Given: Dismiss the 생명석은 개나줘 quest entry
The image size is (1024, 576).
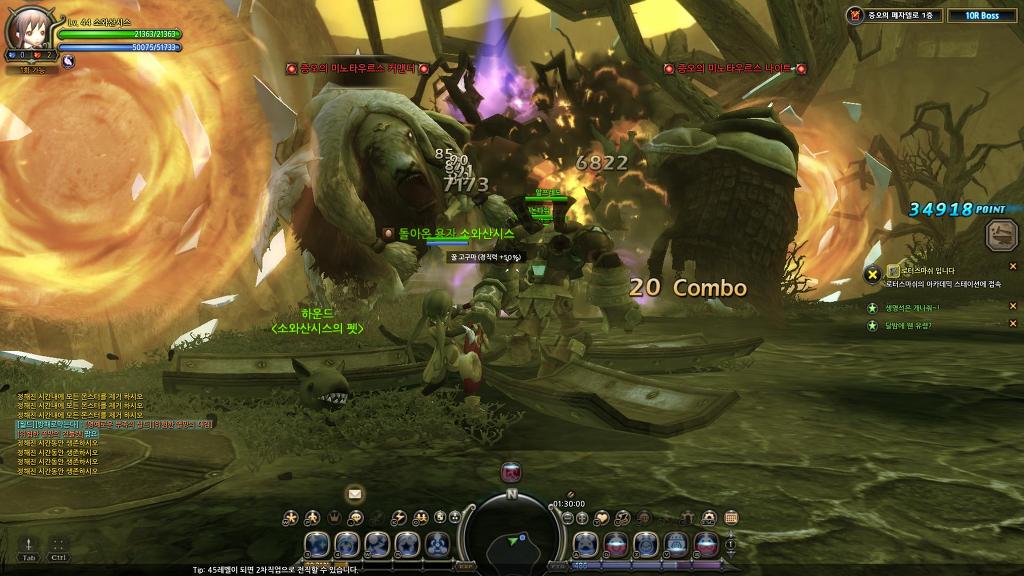Looking at the screenshot, I should [1012, 306].
